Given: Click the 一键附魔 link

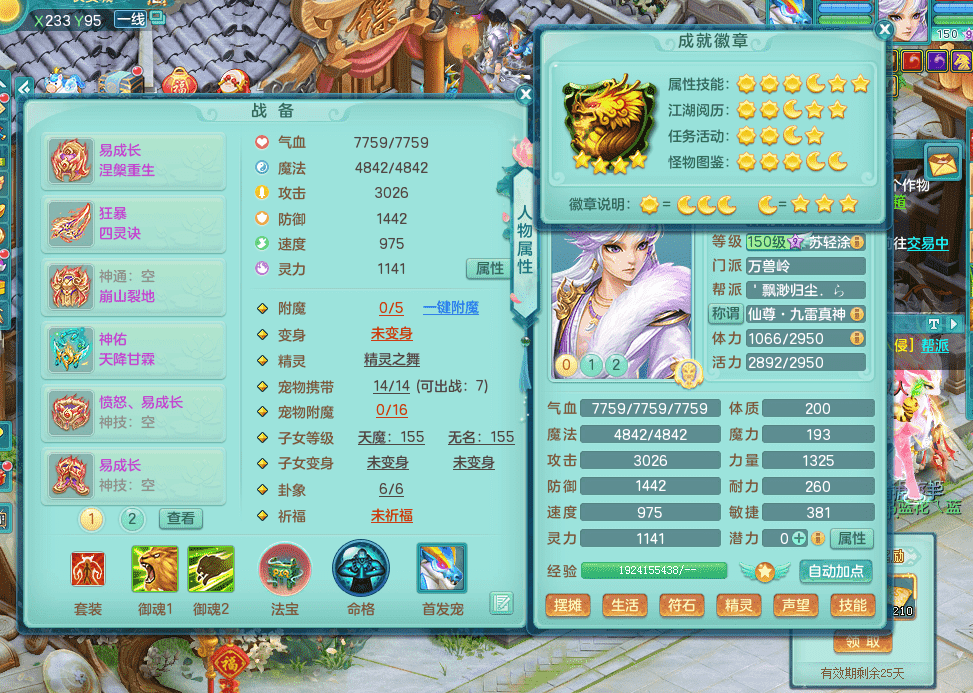Looking at the screenshot, I should [x=451, y=308].
